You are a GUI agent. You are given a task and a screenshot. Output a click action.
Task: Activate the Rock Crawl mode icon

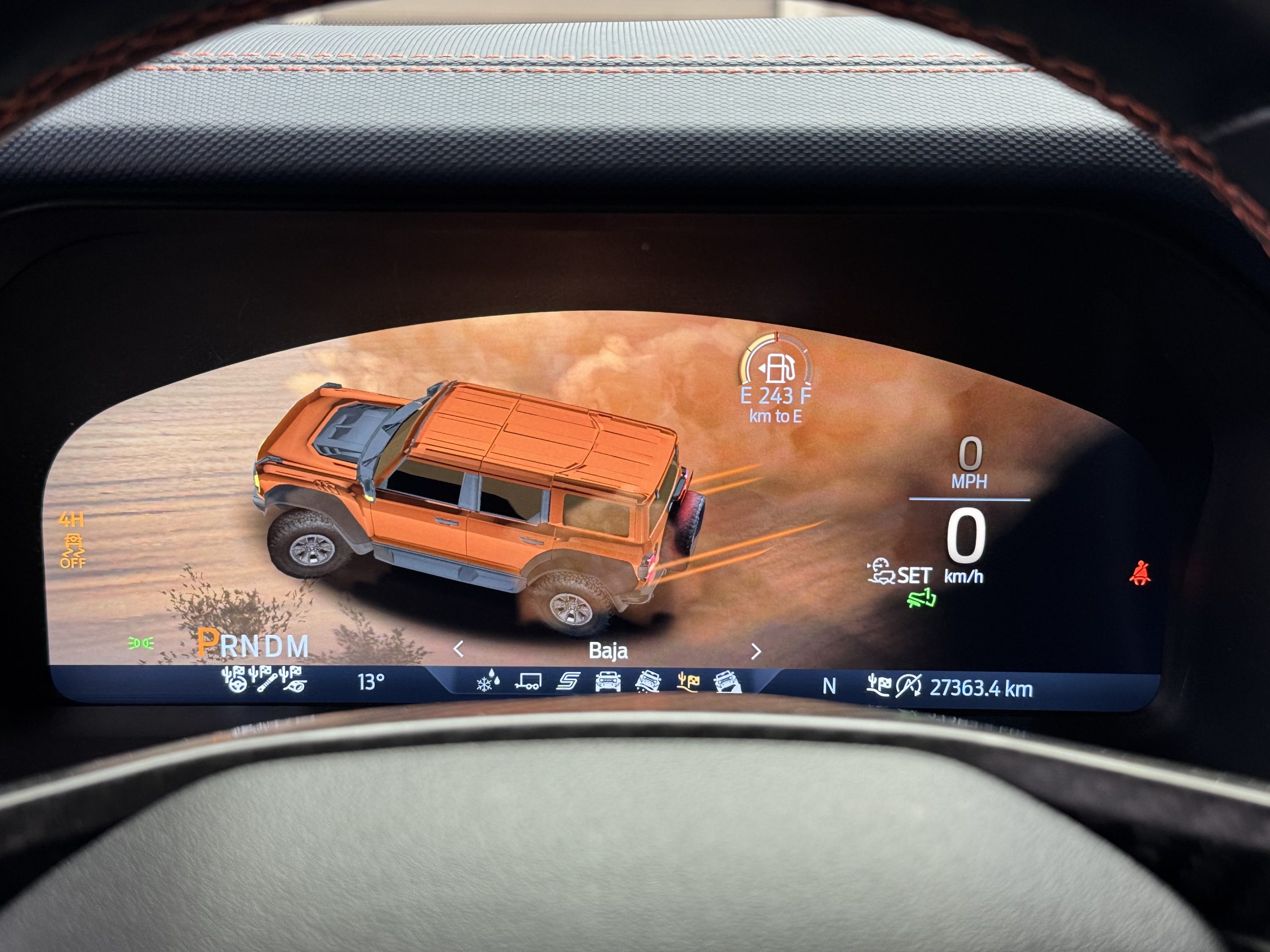tap(727, 682)
